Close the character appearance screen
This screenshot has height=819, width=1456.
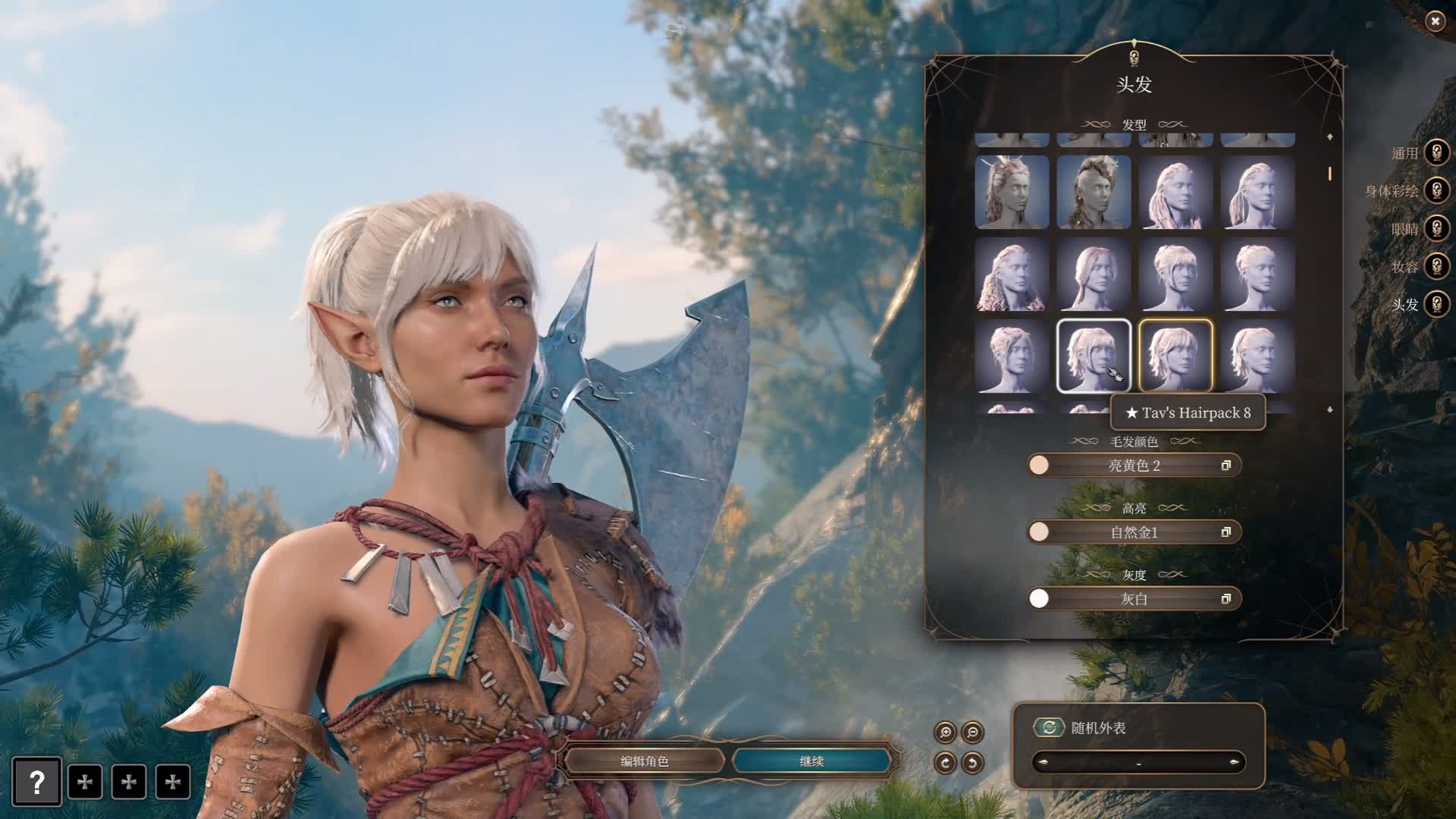tap(1435, 22)
